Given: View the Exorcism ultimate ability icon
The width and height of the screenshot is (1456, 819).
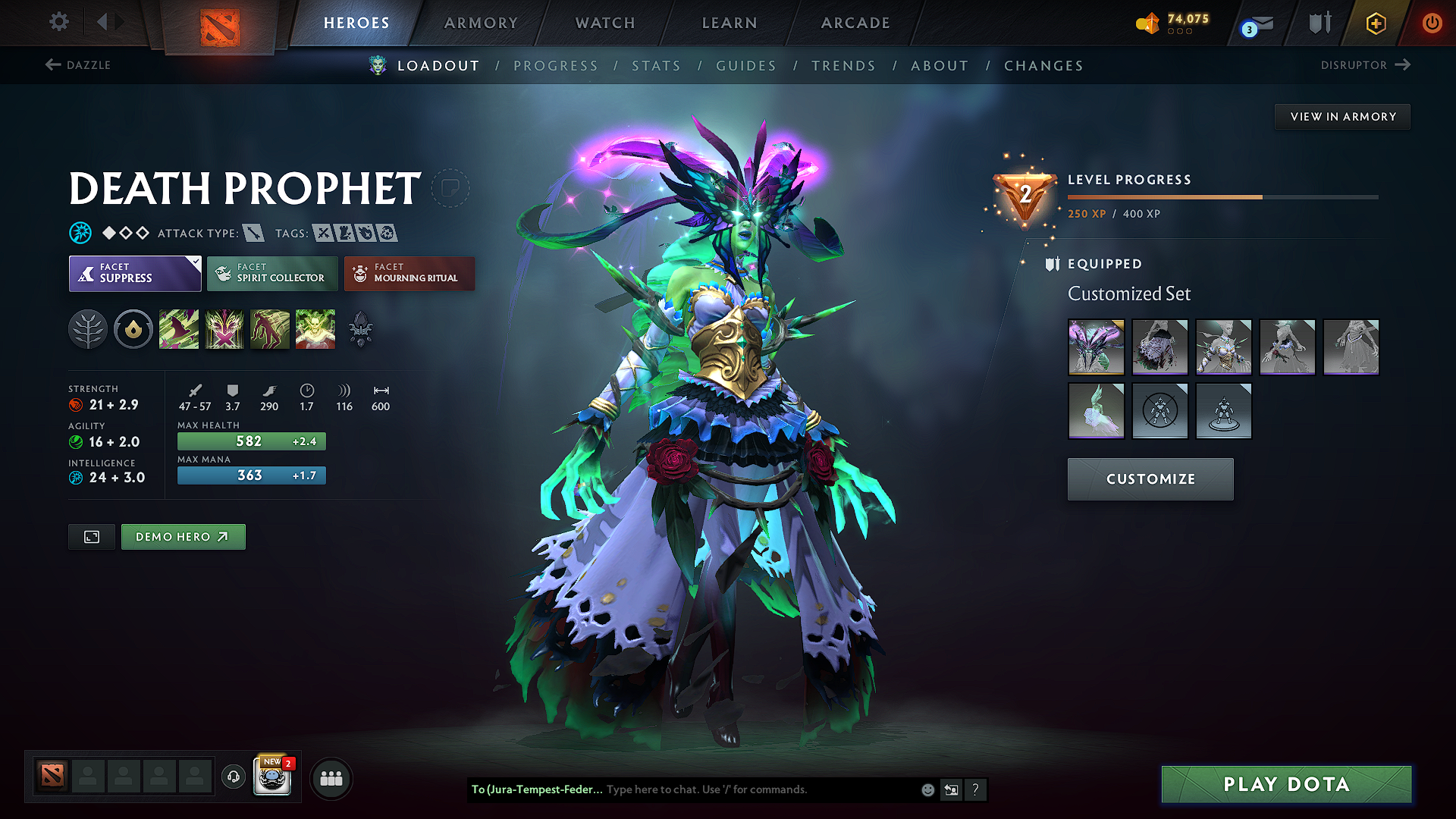Looking at the screenshot, I should point(315,328).
